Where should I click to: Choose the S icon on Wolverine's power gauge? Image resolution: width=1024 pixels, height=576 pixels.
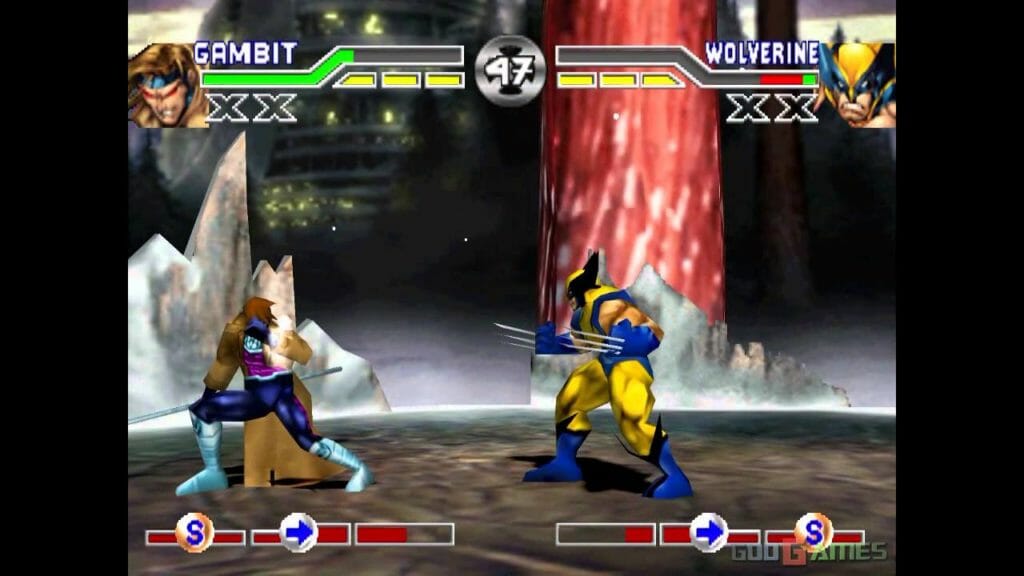click(813, 532)
